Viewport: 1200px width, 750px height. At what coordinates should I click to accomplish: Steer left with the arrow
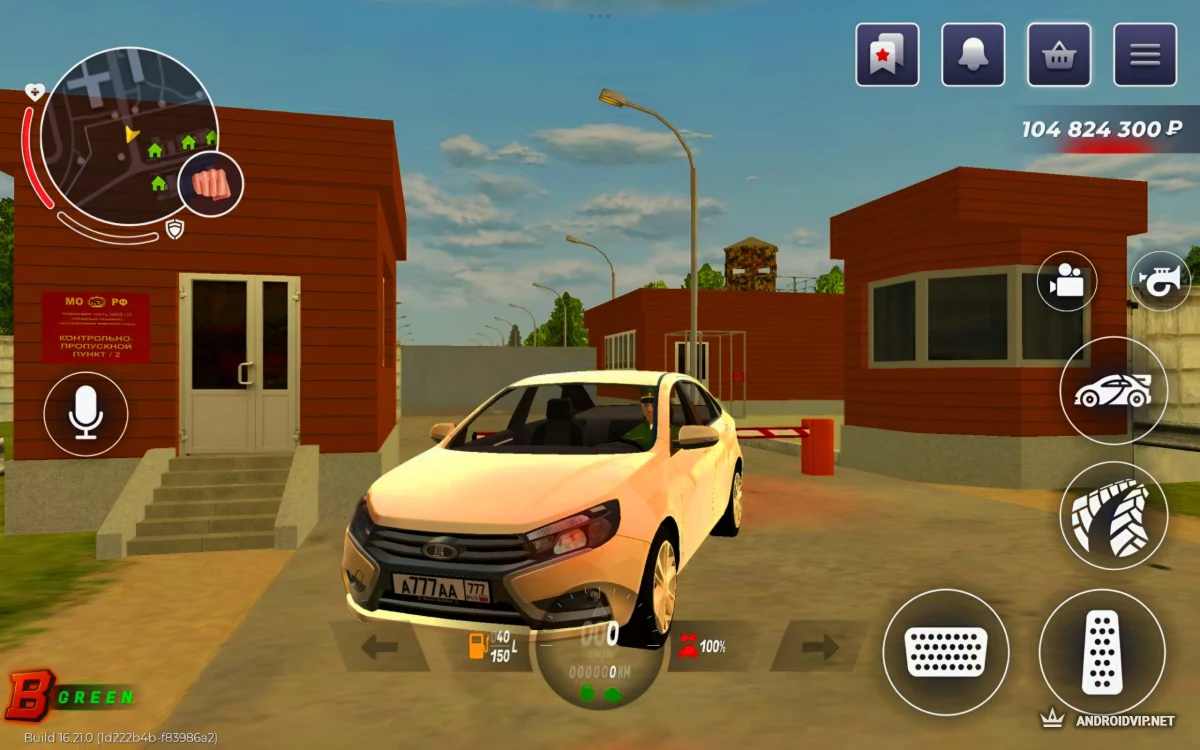tap(380, 647)
